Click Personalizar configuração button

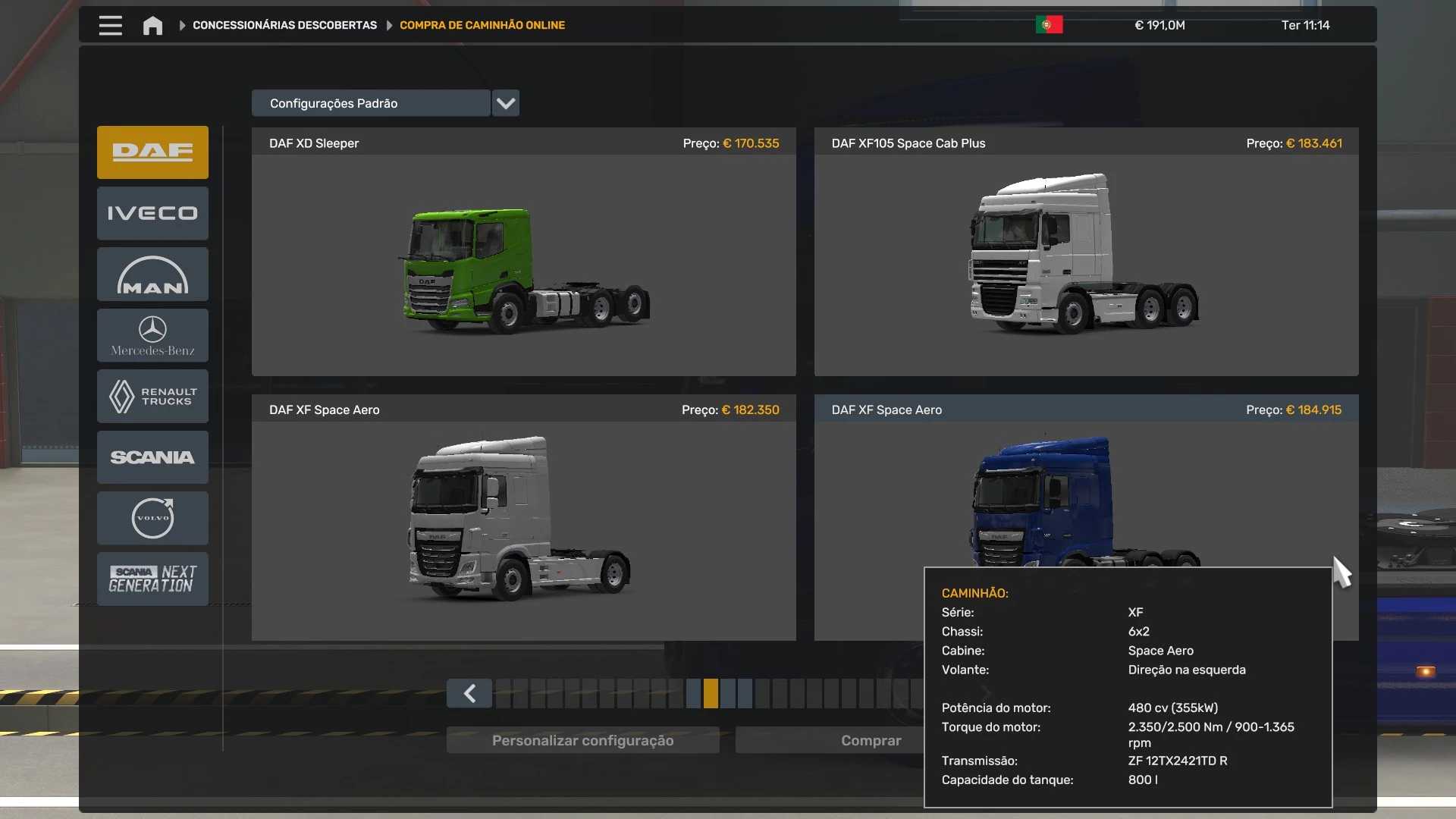582,740
